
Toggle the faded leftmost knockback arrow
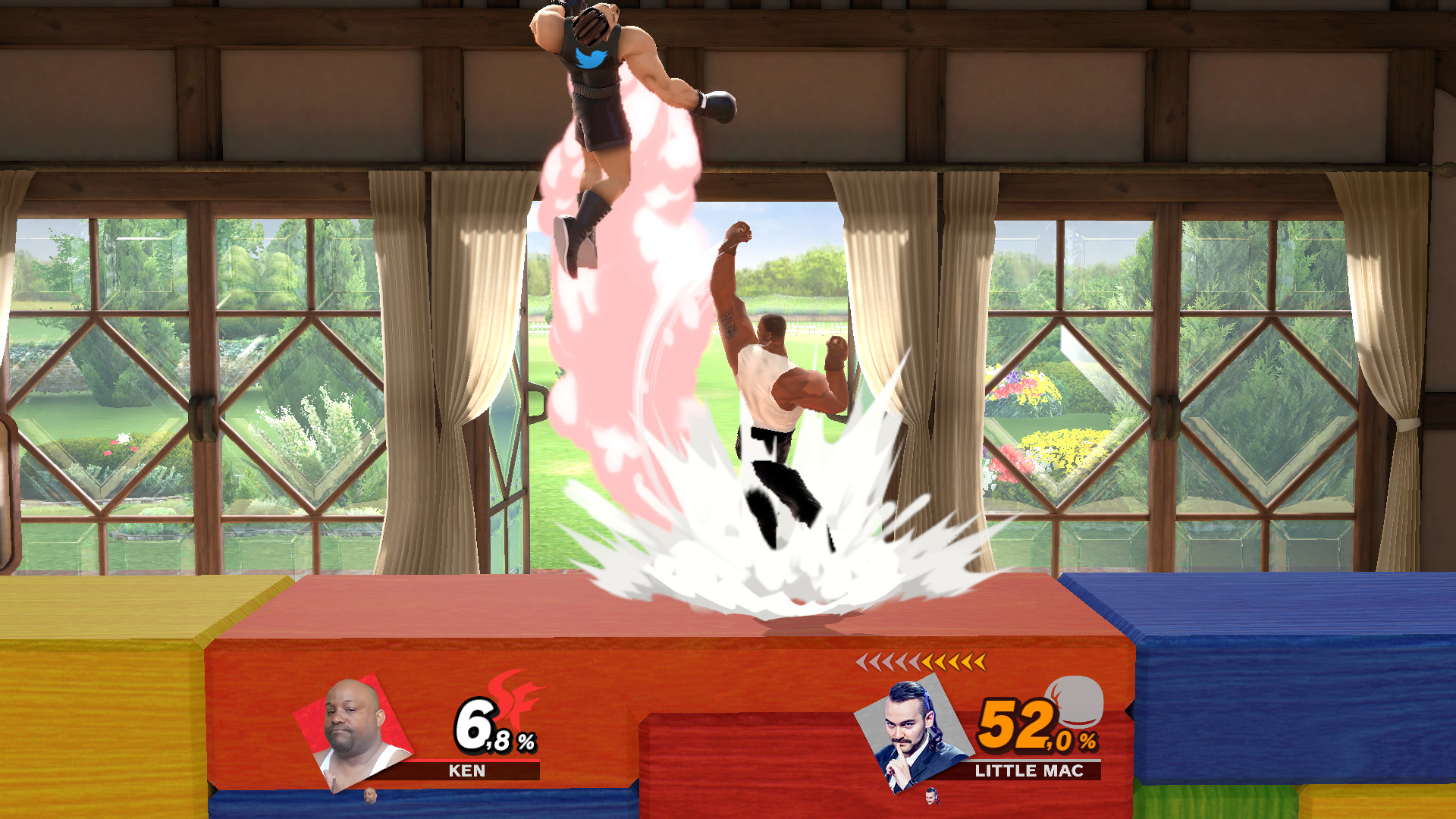864,663
